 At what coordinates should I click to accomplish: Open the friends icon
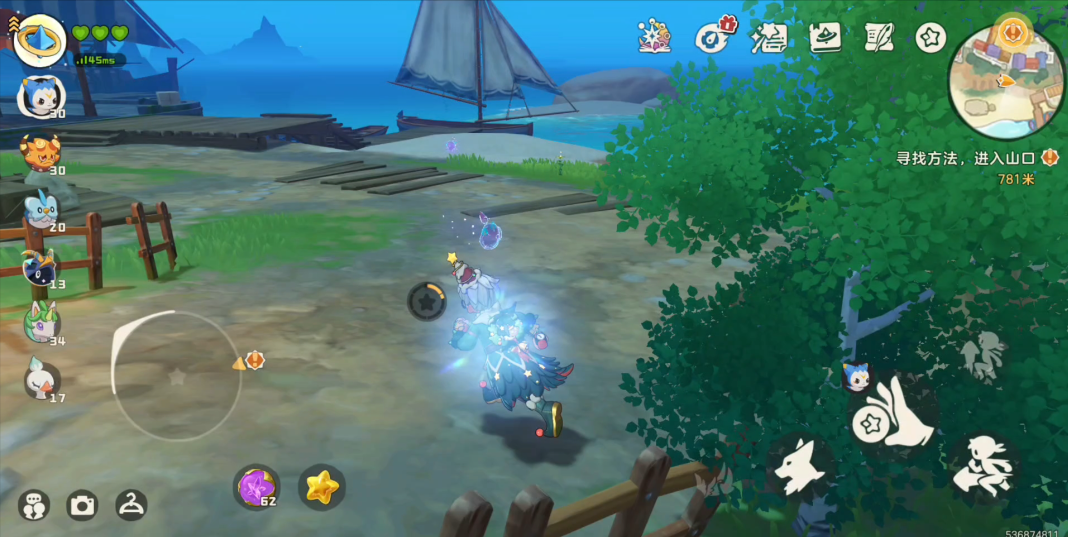[x=33, y=506]
